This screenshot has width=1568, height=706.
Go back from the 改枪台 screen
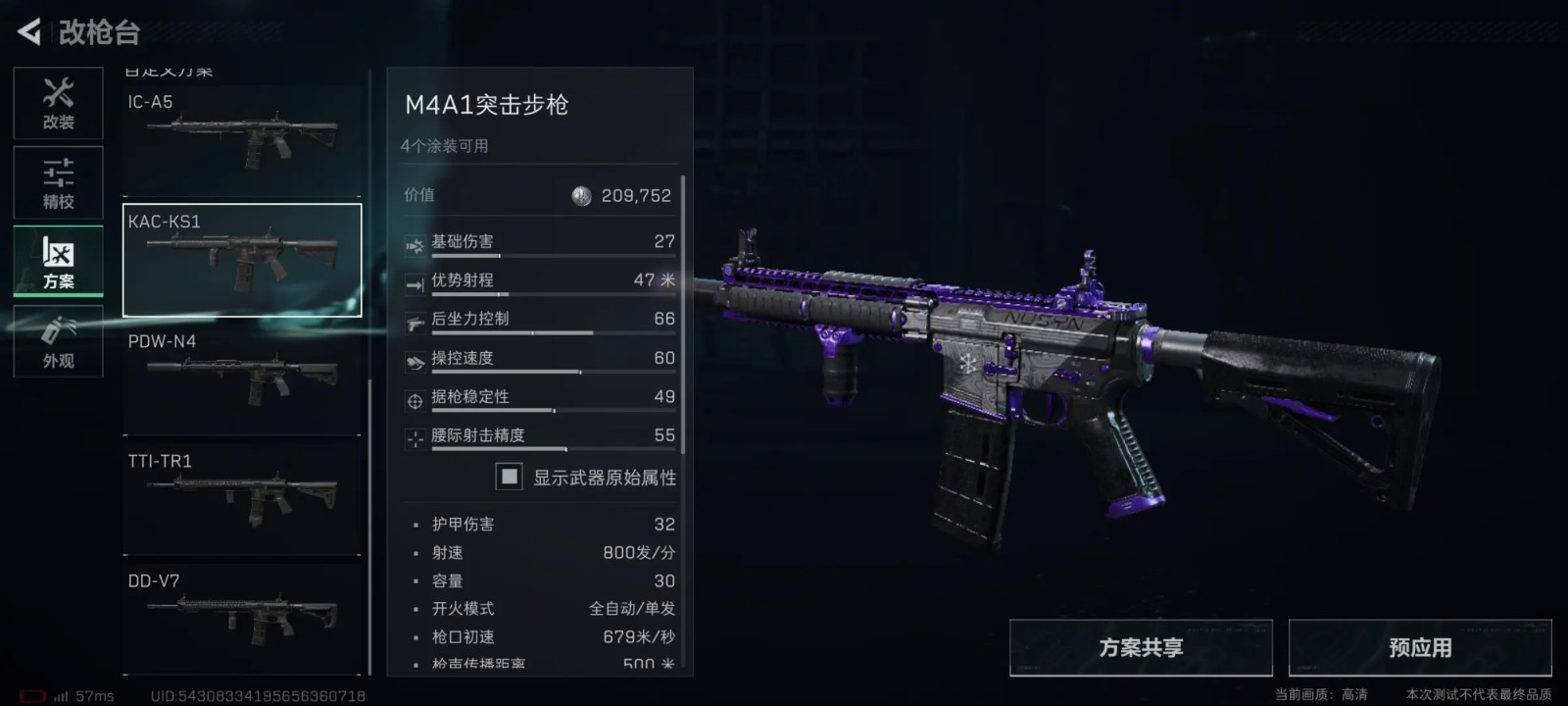29,32
